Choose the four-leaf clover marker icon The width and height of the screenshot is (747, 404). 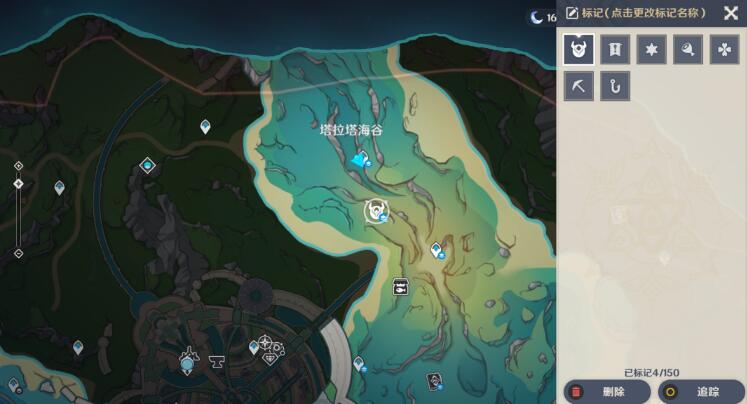[x=724, y=49]
